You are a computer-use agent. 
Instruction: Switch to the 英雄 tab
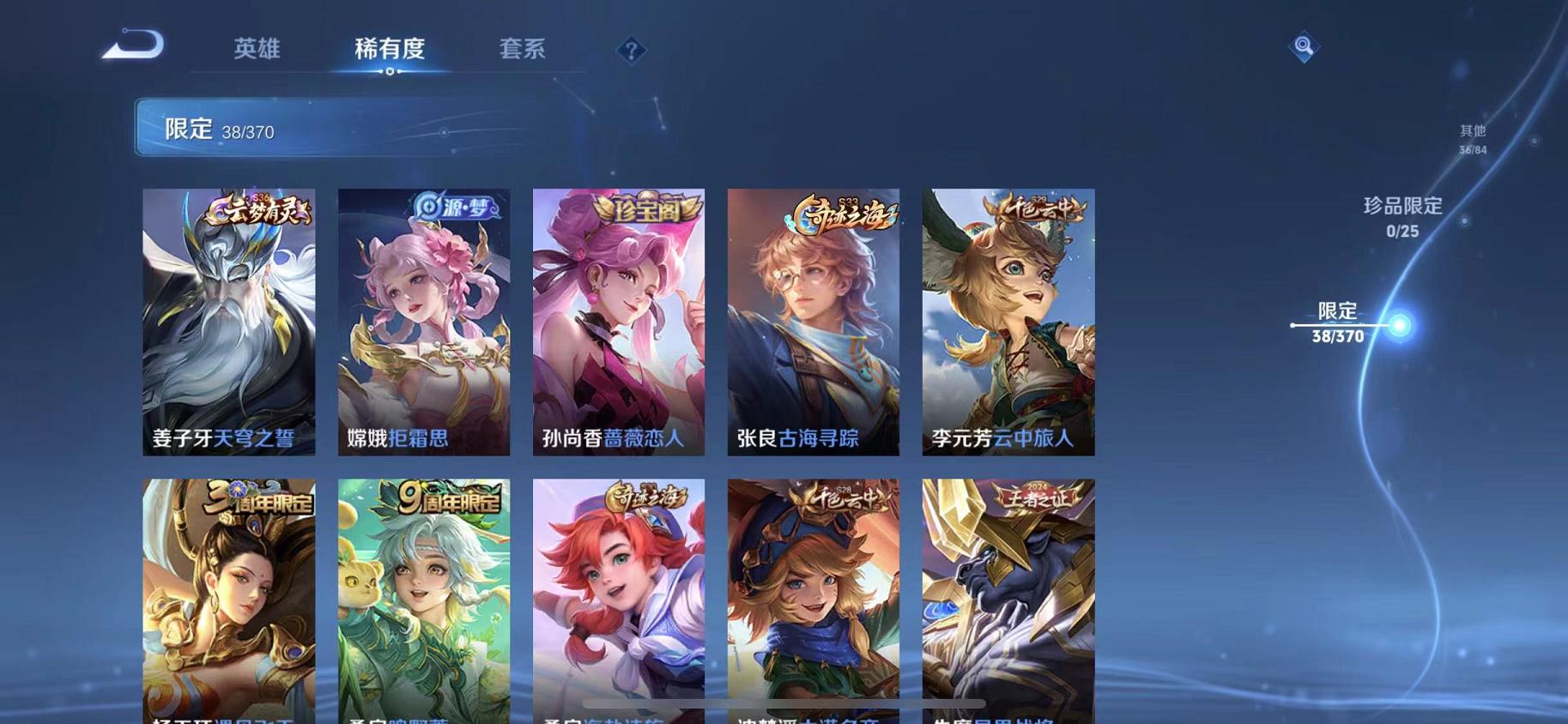click(x=259, y=50)
